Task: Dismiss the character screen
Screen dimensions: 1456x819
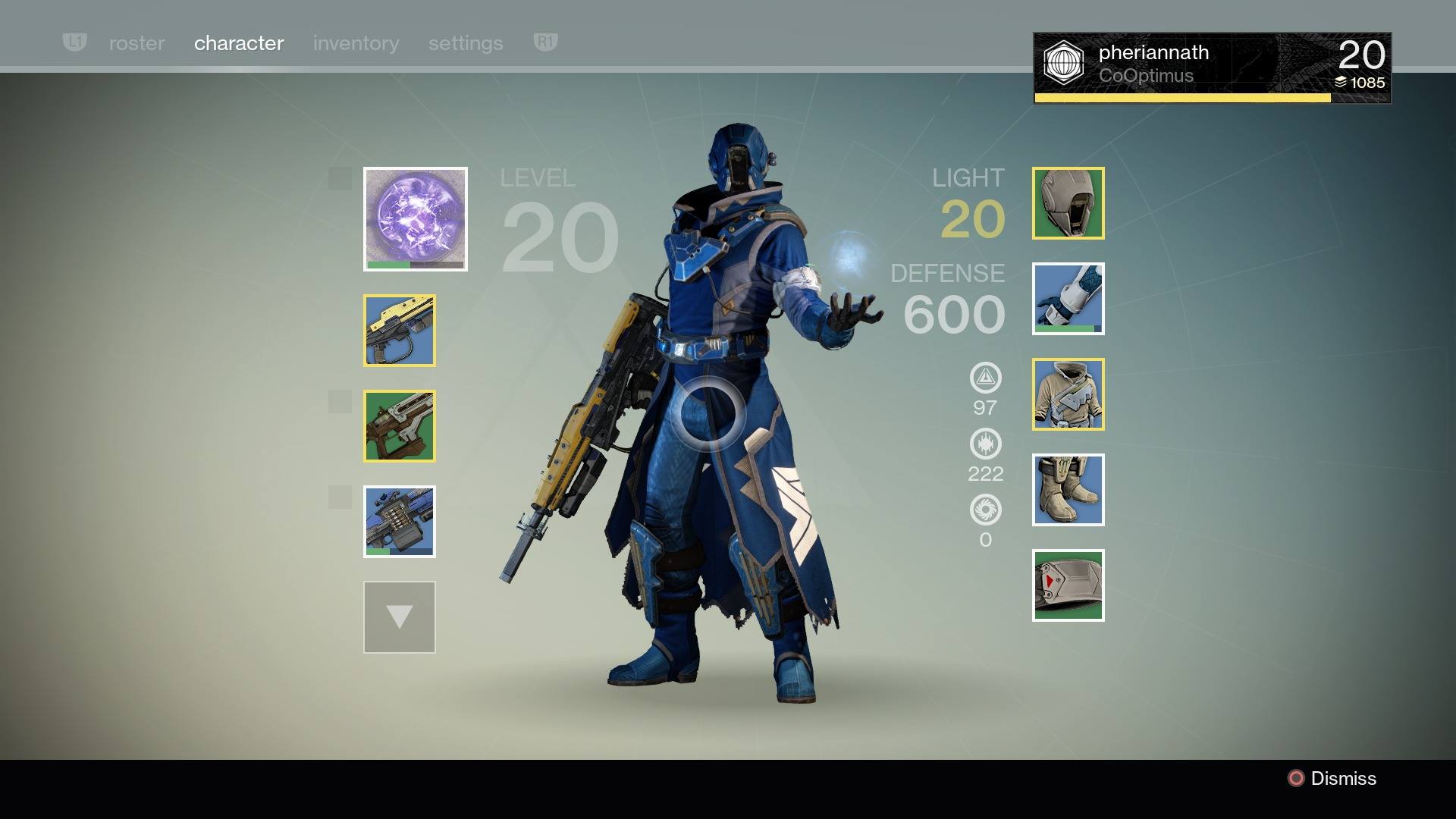Action: click(1332, 779)
